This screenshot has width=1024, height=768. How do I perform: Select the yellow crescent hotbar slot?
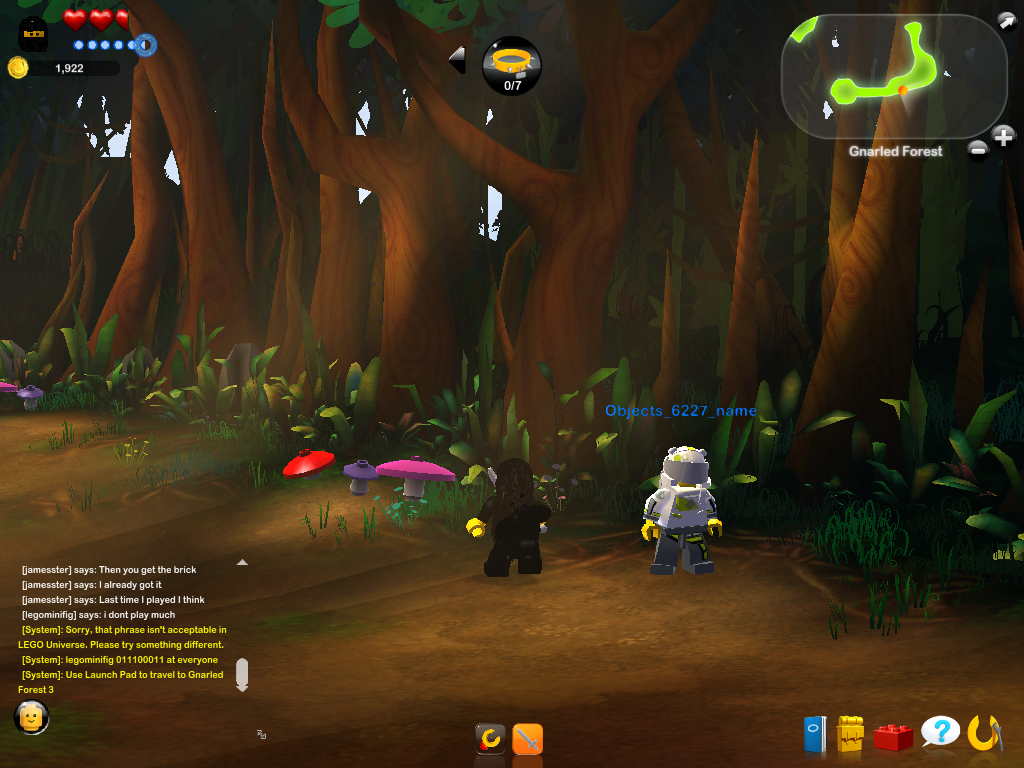(490, 739)
